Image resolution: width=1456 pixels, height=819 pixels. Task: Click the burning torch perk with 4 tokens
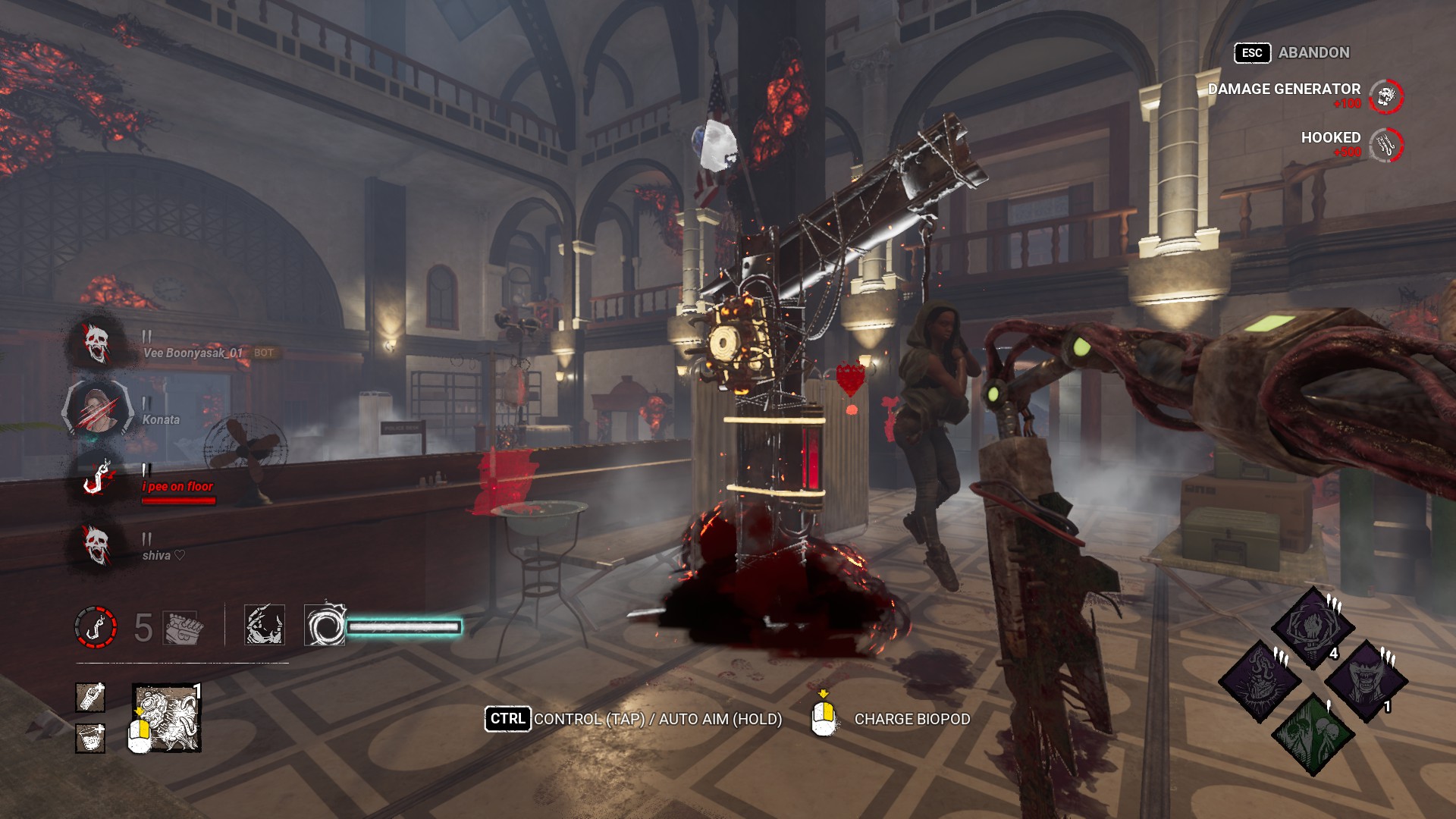click(1312, 626)
